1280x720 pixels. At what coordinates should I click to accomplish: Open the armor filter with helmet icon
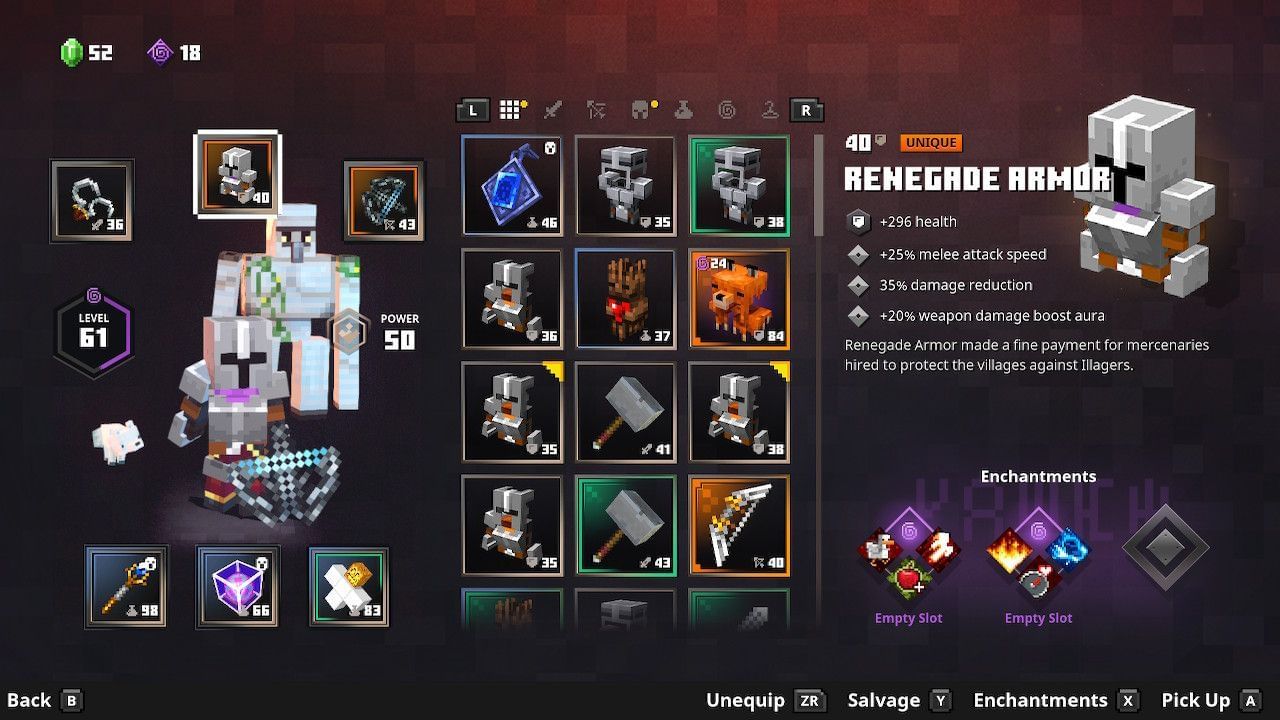(x=640, y=110)
